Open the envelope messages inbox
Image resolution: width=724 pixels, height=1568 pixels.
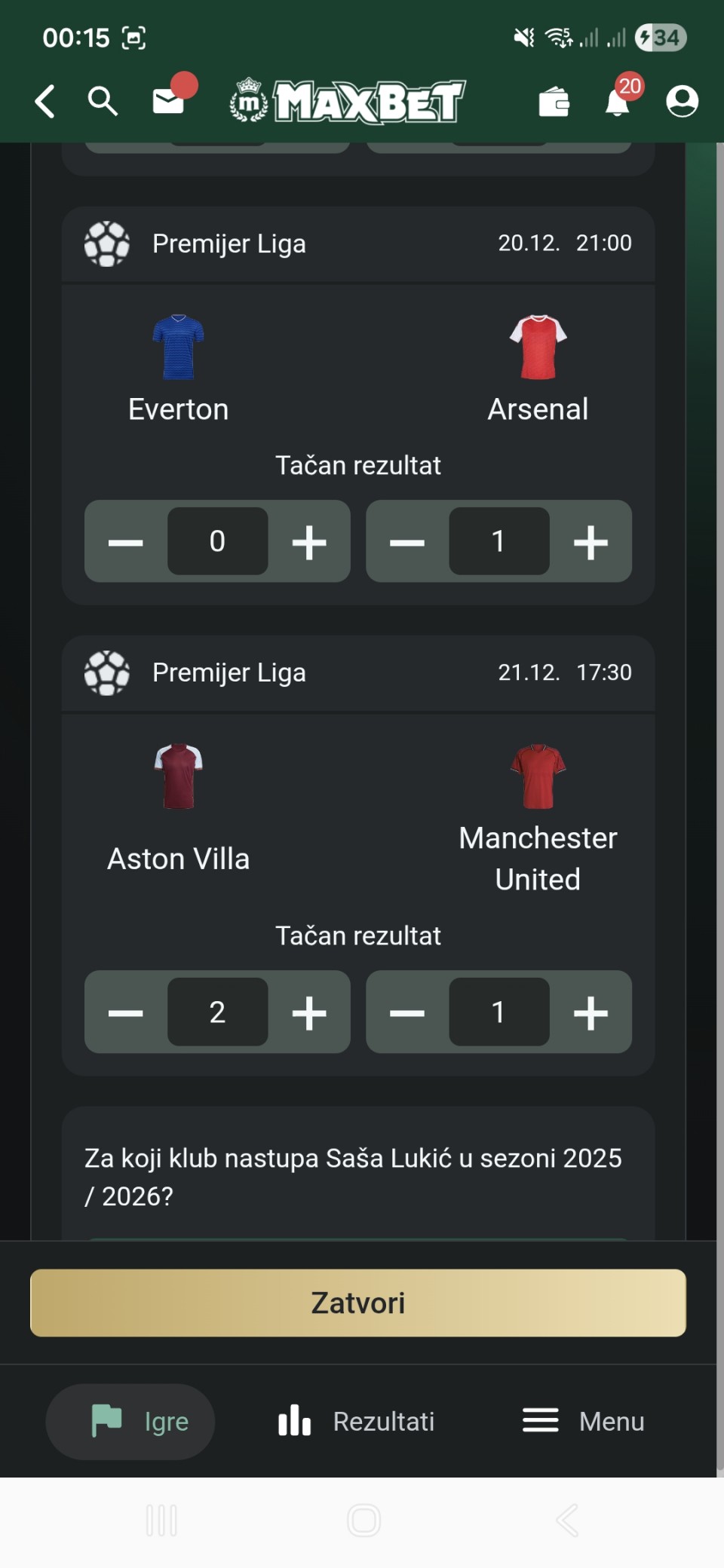tap(168, 101)
